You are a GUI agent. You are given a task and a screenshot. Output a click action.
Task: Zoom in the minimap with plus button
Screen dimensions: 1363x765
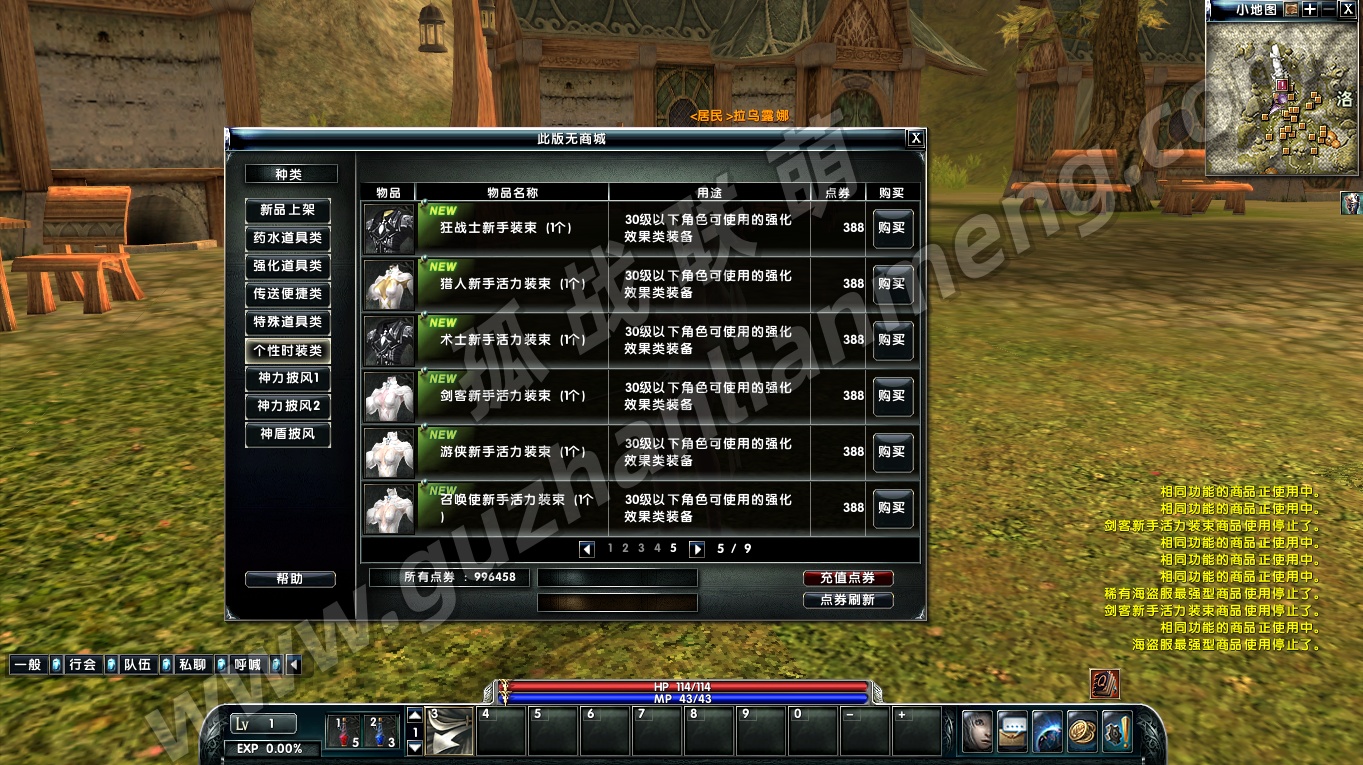click(x=1310, y=9)
